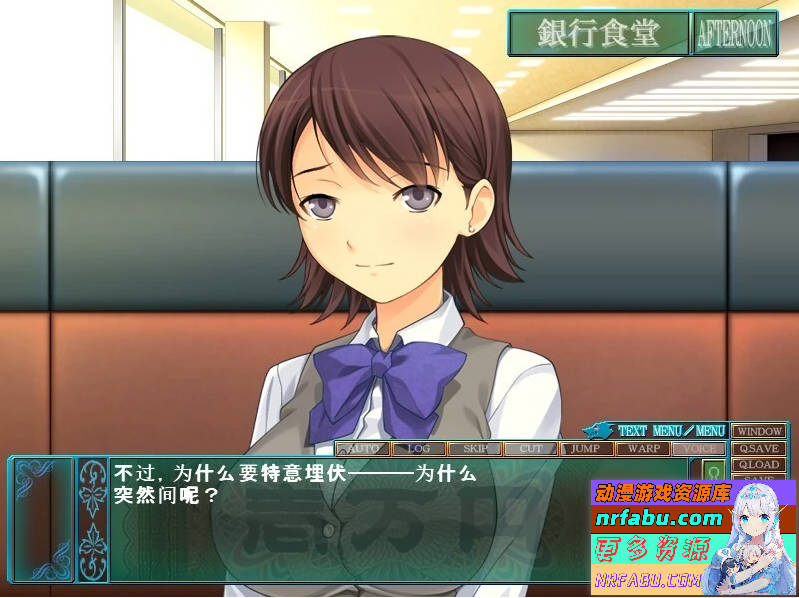Viewport: 799px width, 598px height.
Task: Hide the text box with WINDOW
Action: tap(758, 431)
